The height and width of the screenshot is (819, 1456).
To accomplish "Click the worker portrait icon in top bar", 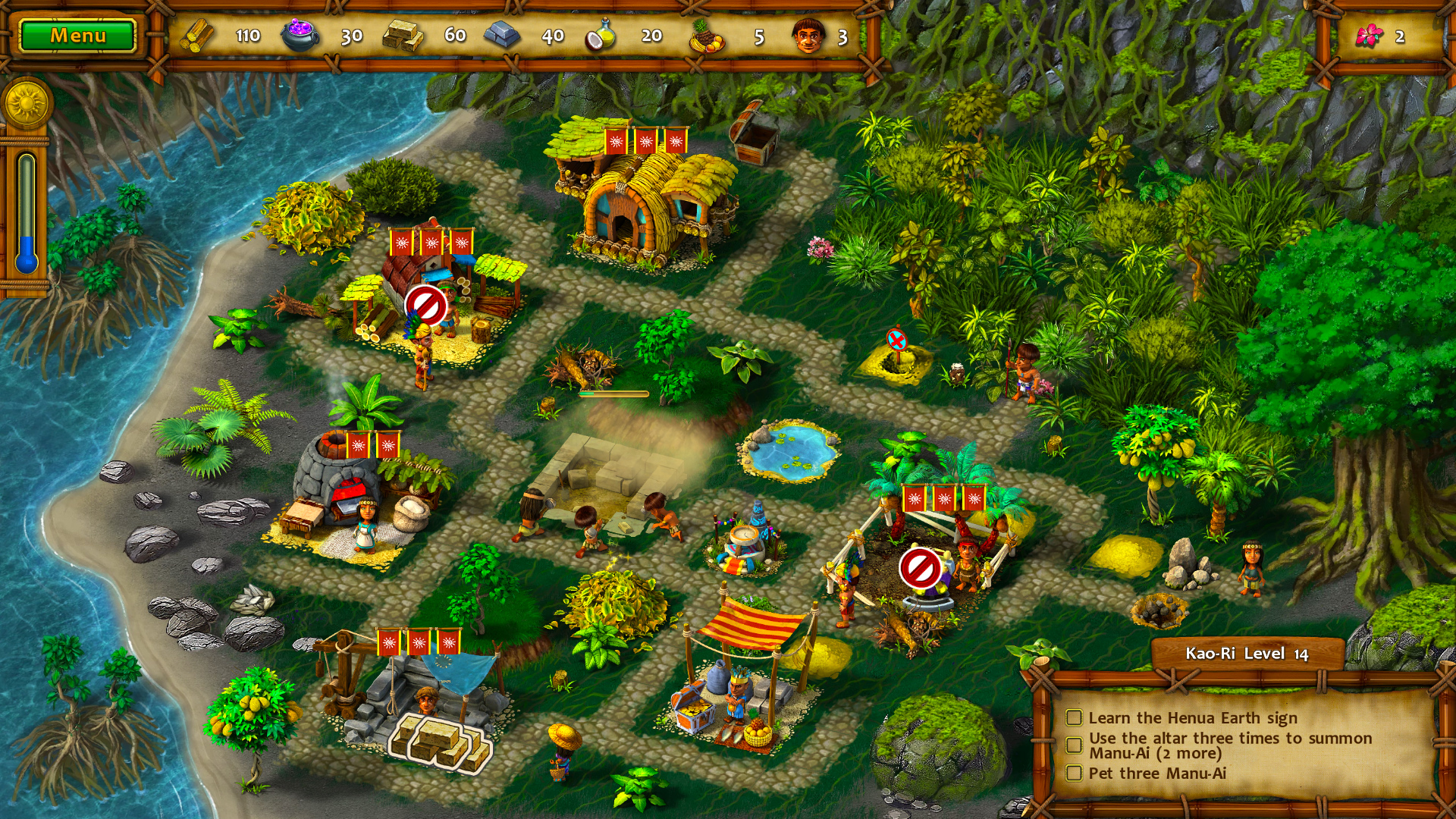I will 808,34.
